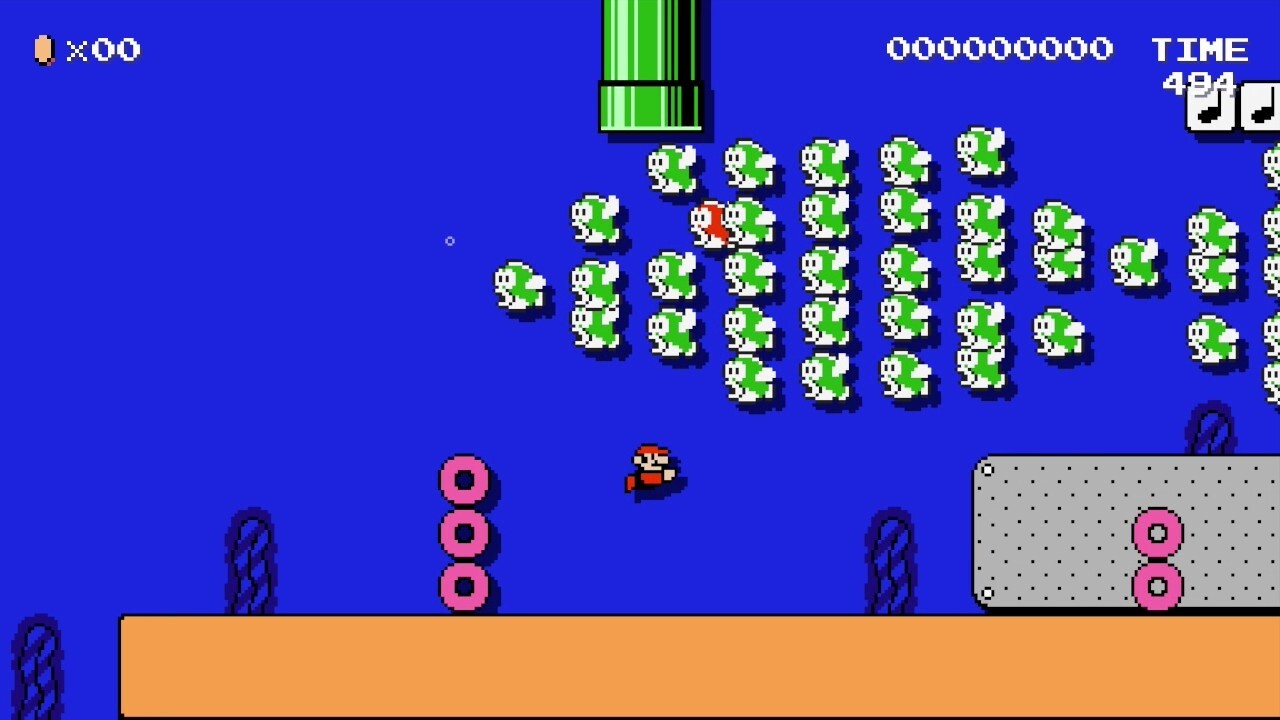Image resolution: width=1280 pixels, height=720 pixels.
Task: Click the bottom donut lift in the left stack
Action: pos(464,585)
